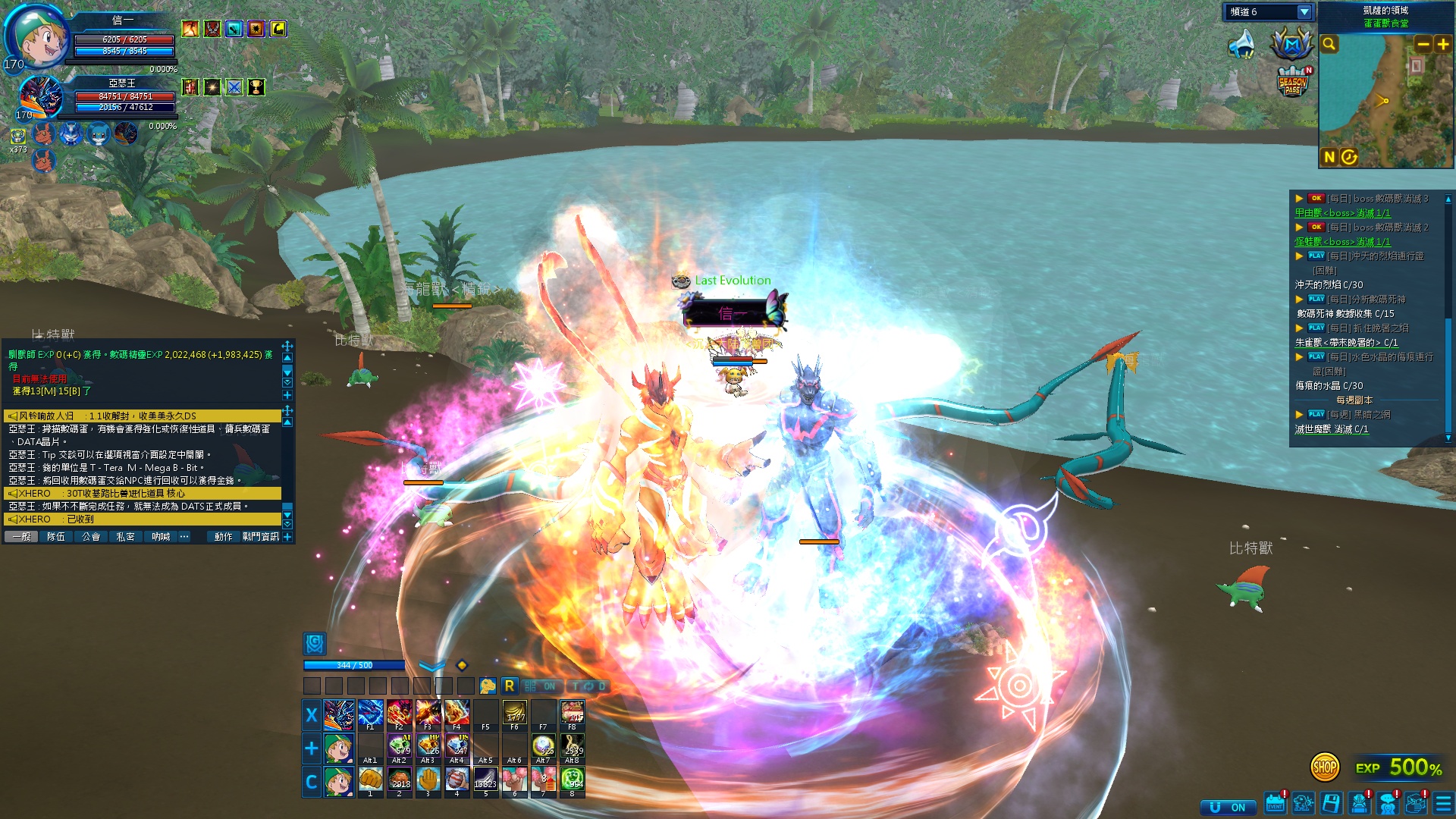Activate the F1 blue lightning dragon skill
The height and width of the screenshot is (819, 1456).
click(370, 714)
